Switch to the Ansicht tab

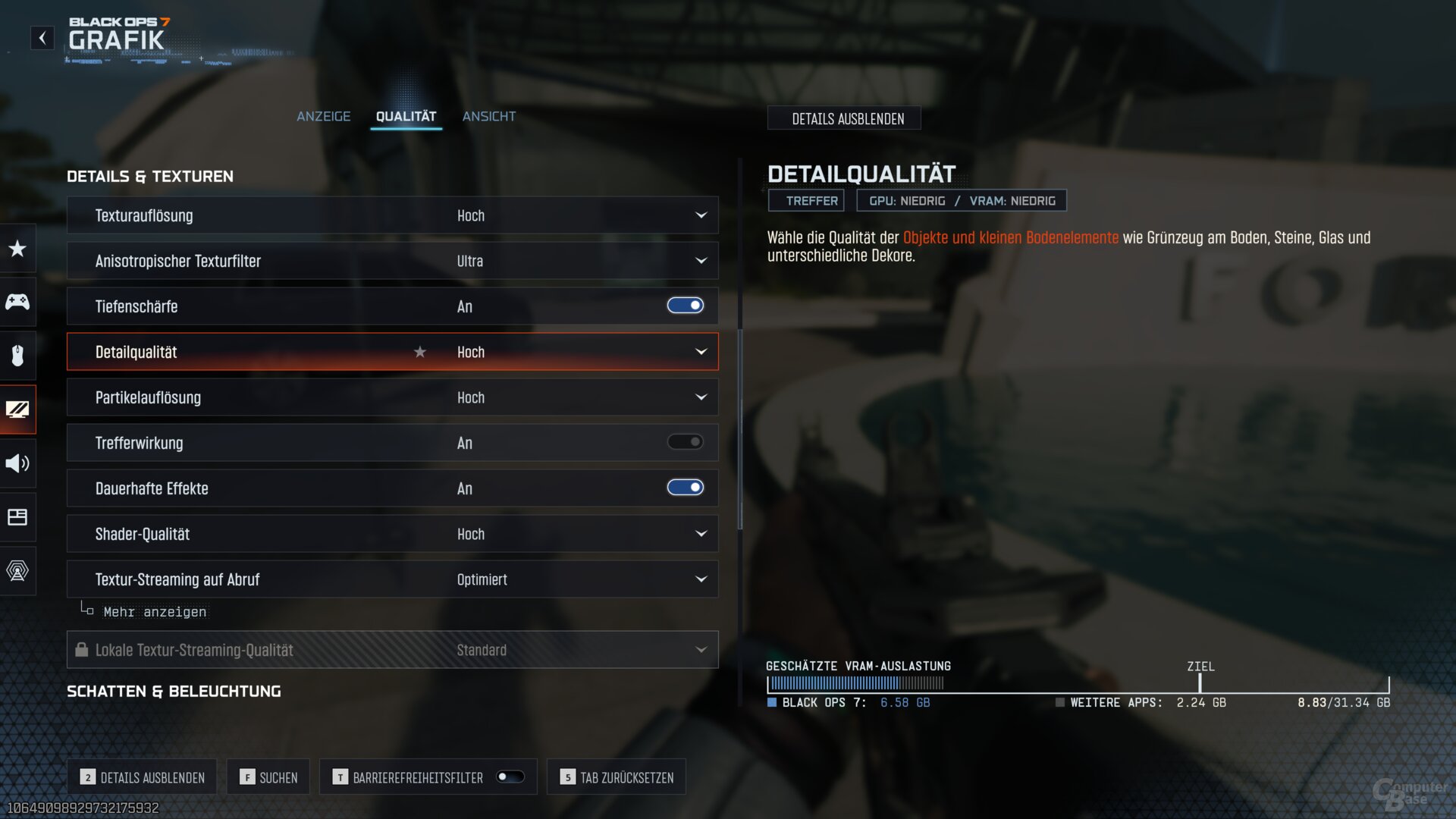(x=489, y=116)
